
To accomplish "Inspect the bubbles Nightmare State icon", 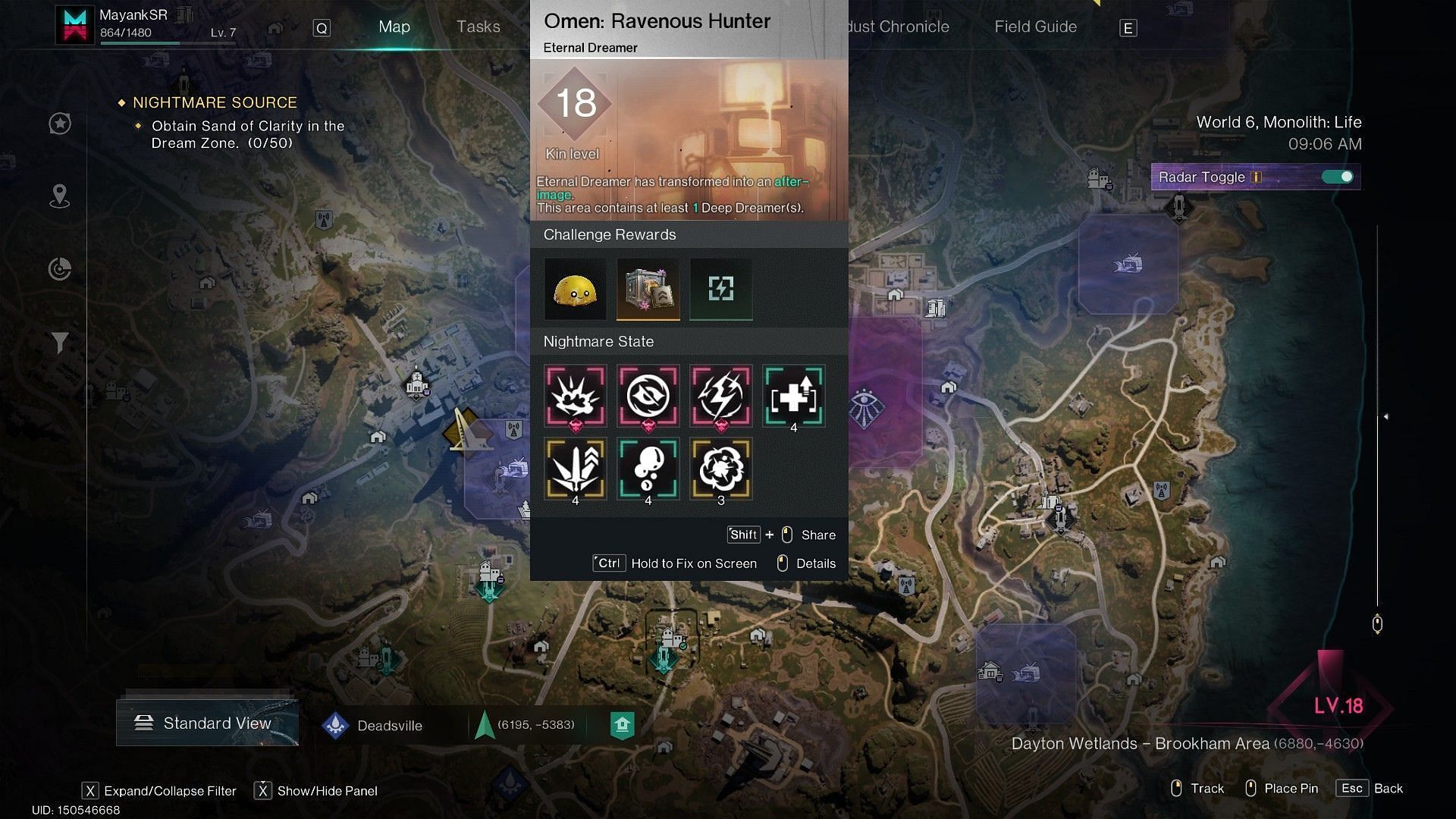I will click(648, 469).
